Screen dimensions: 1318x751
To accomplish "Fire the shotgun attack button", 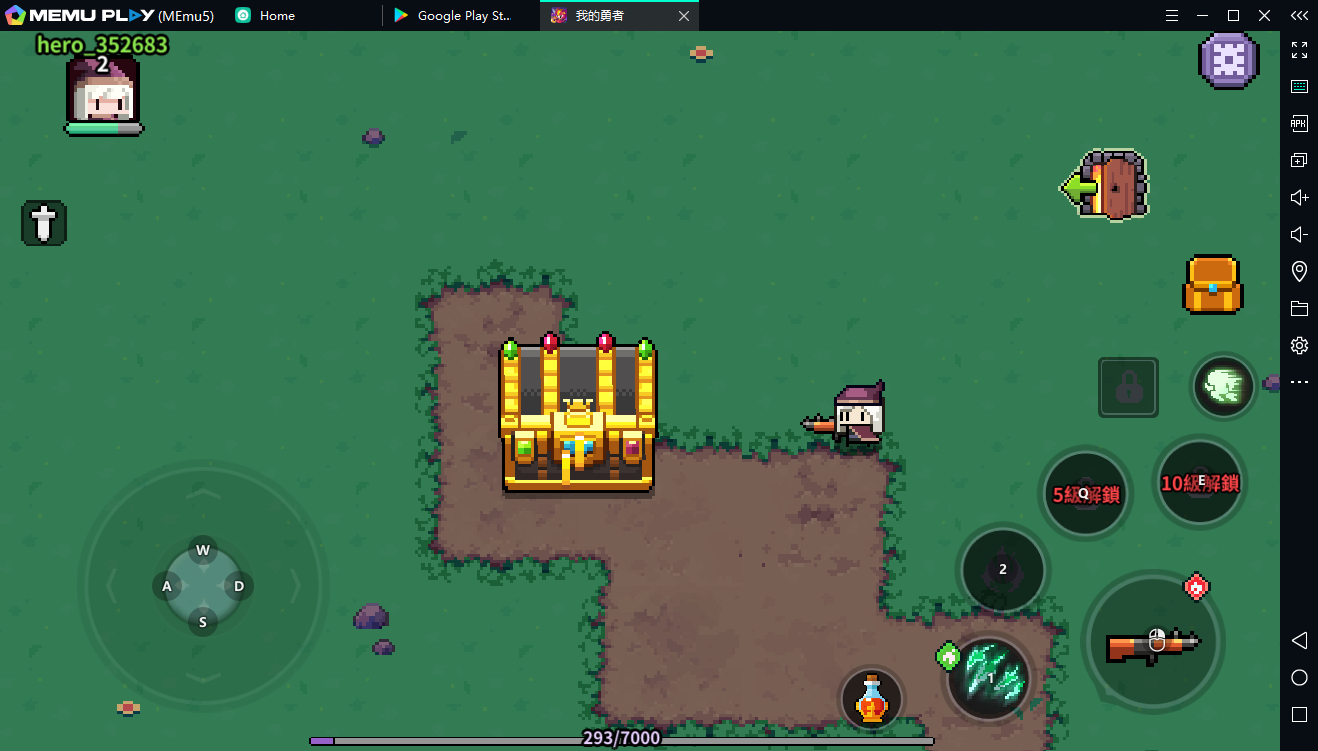I will pyautogui.click(x=1153, y=641).
